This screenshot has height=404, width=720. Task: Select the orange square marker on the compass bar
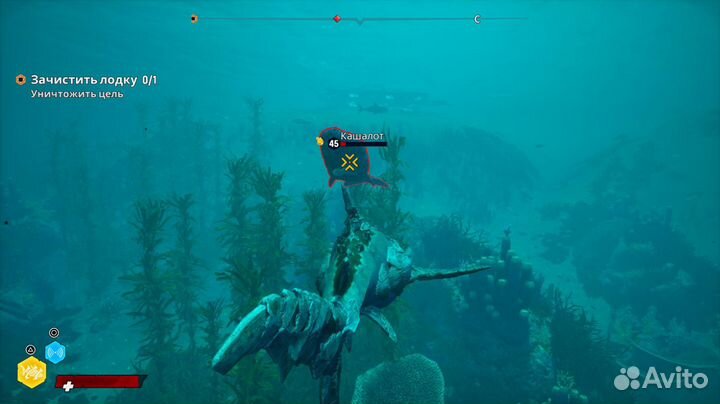(194, 18)
